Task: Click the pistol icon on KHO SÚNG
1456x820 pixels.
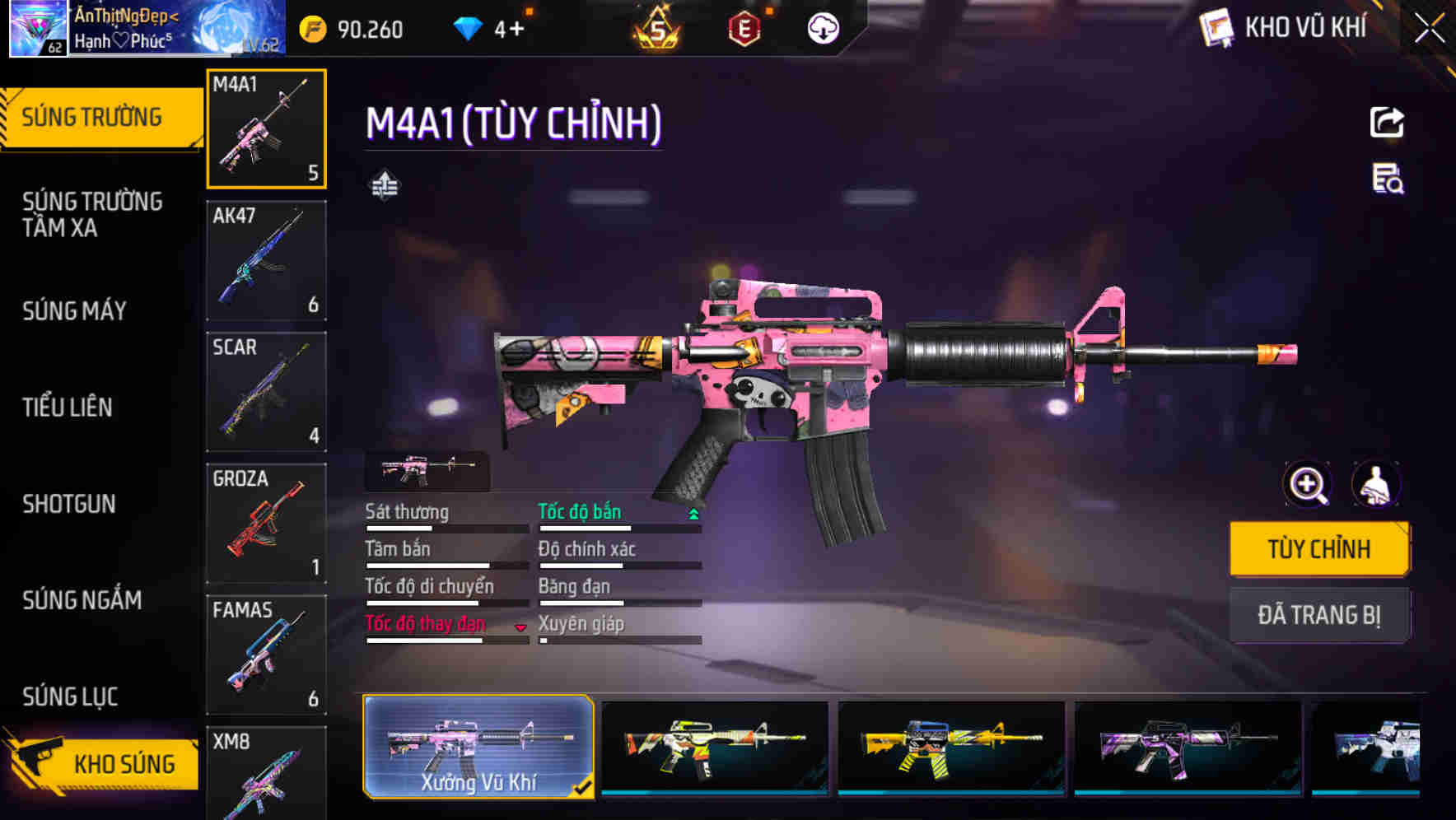Action: pos(39,762)
